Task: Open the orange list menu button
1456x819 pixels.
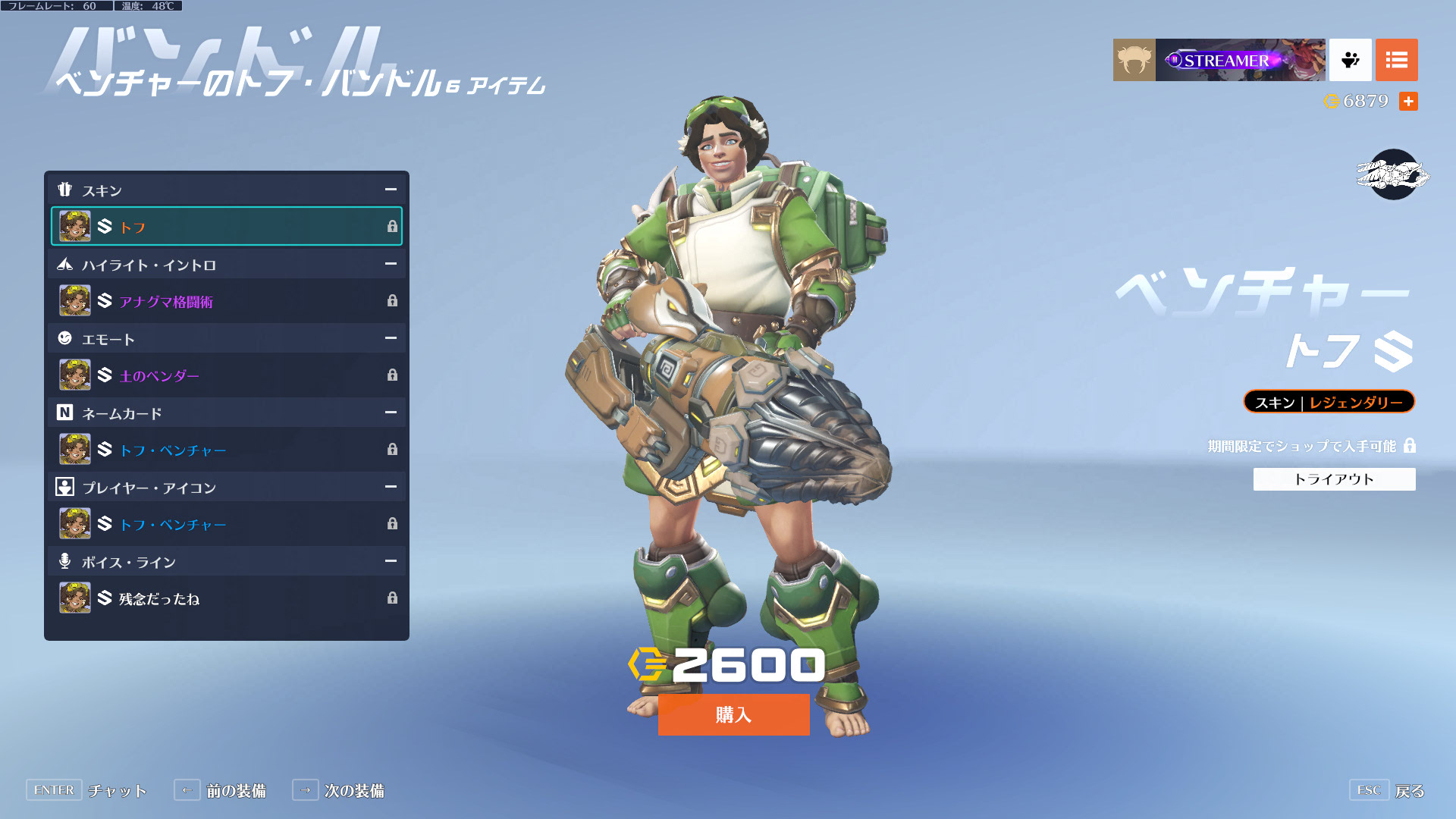Action: click(x=1396, y=60)
